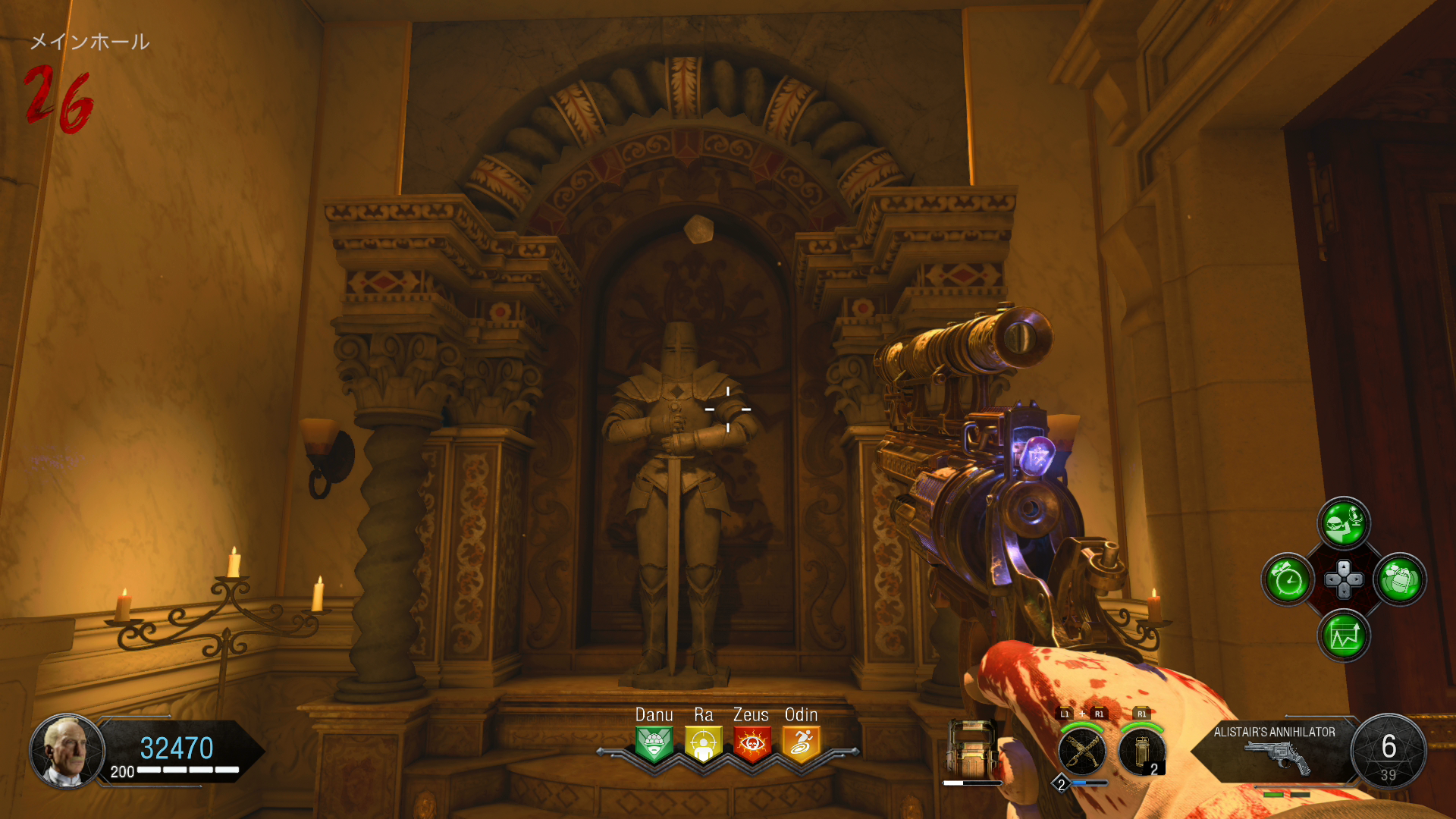Activate the crossed swords special weapon
1456x819 pixels.
click(1082, 752)
